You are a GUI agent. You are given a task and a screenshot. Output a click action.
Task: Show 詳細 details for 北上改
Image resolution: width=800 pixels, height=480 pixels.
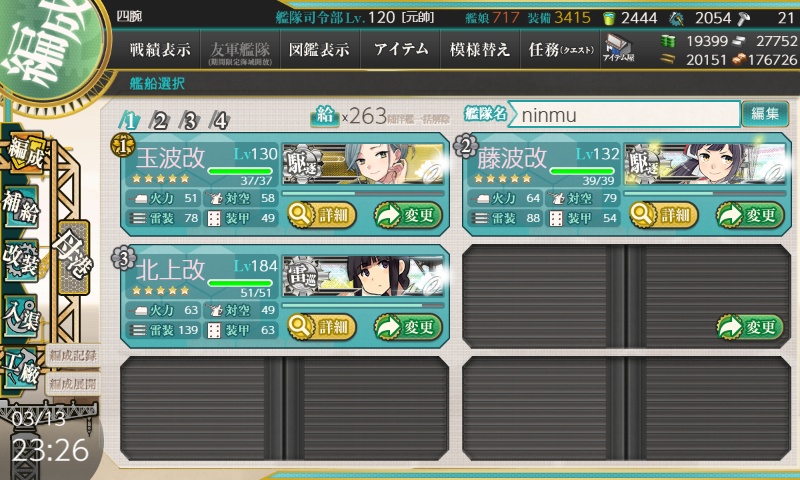coord(319,326)
